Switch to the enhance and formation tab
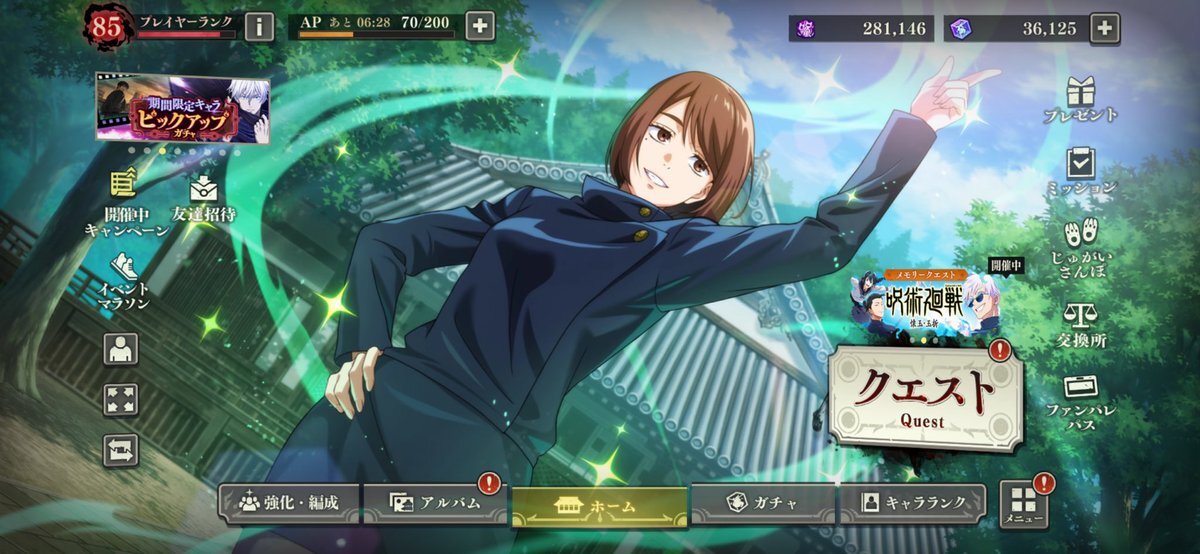 (x=290, y=504)
